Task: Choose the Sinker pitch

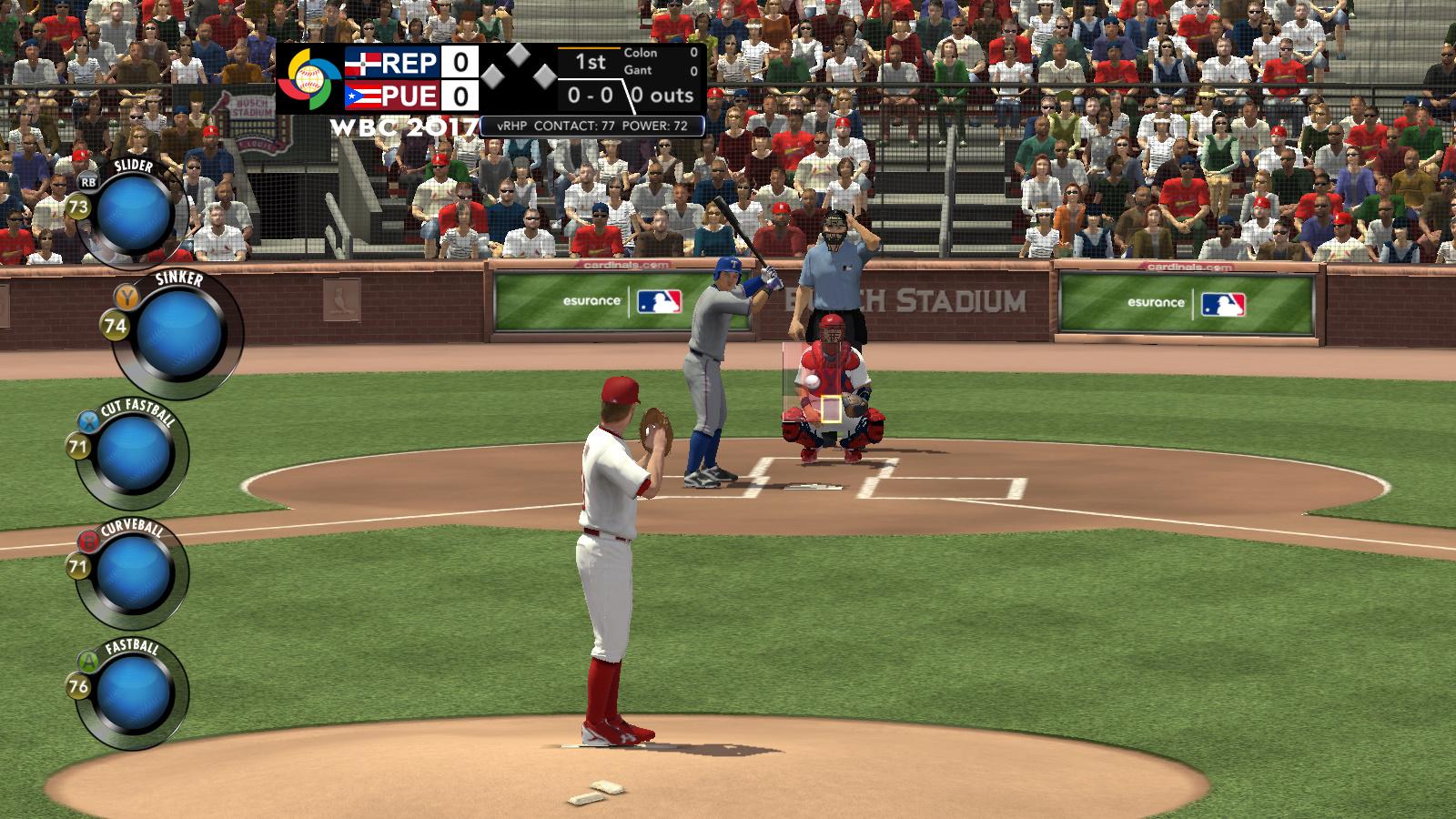Action: coord(180,332)
